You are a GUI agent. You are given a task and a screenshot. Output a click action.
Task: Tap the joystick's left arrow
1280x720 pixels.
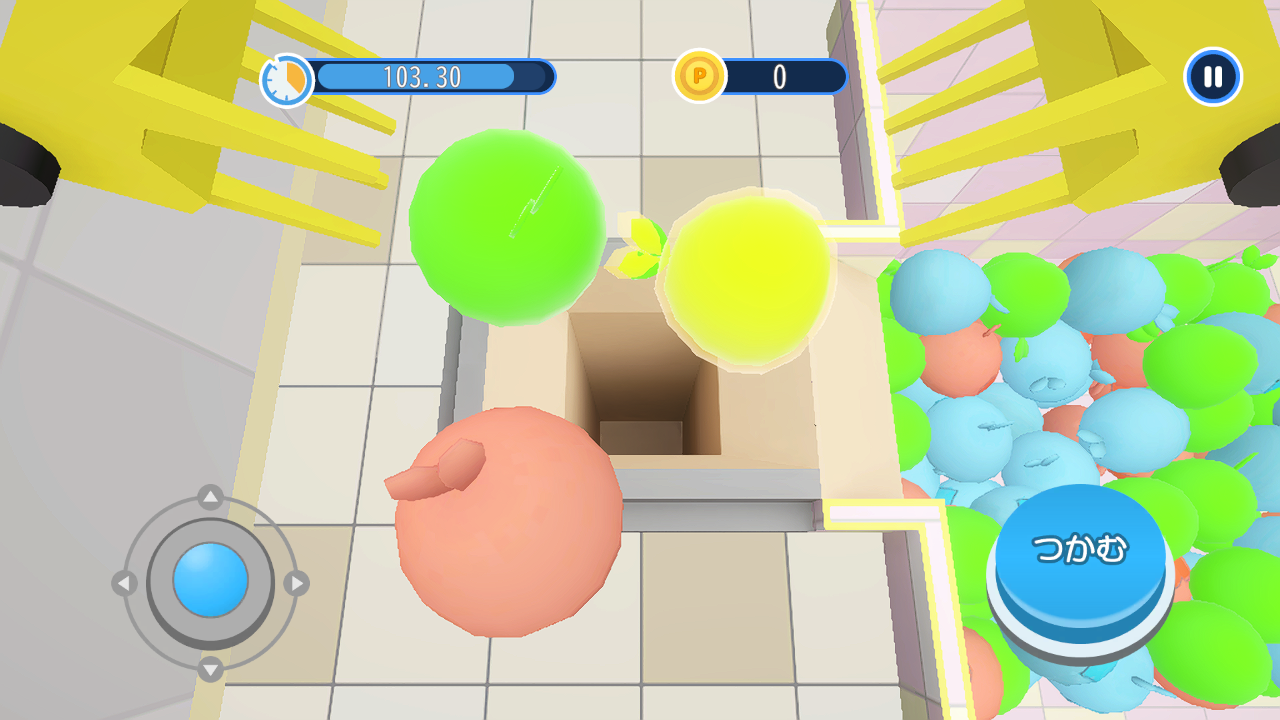(x=124, y=582)
